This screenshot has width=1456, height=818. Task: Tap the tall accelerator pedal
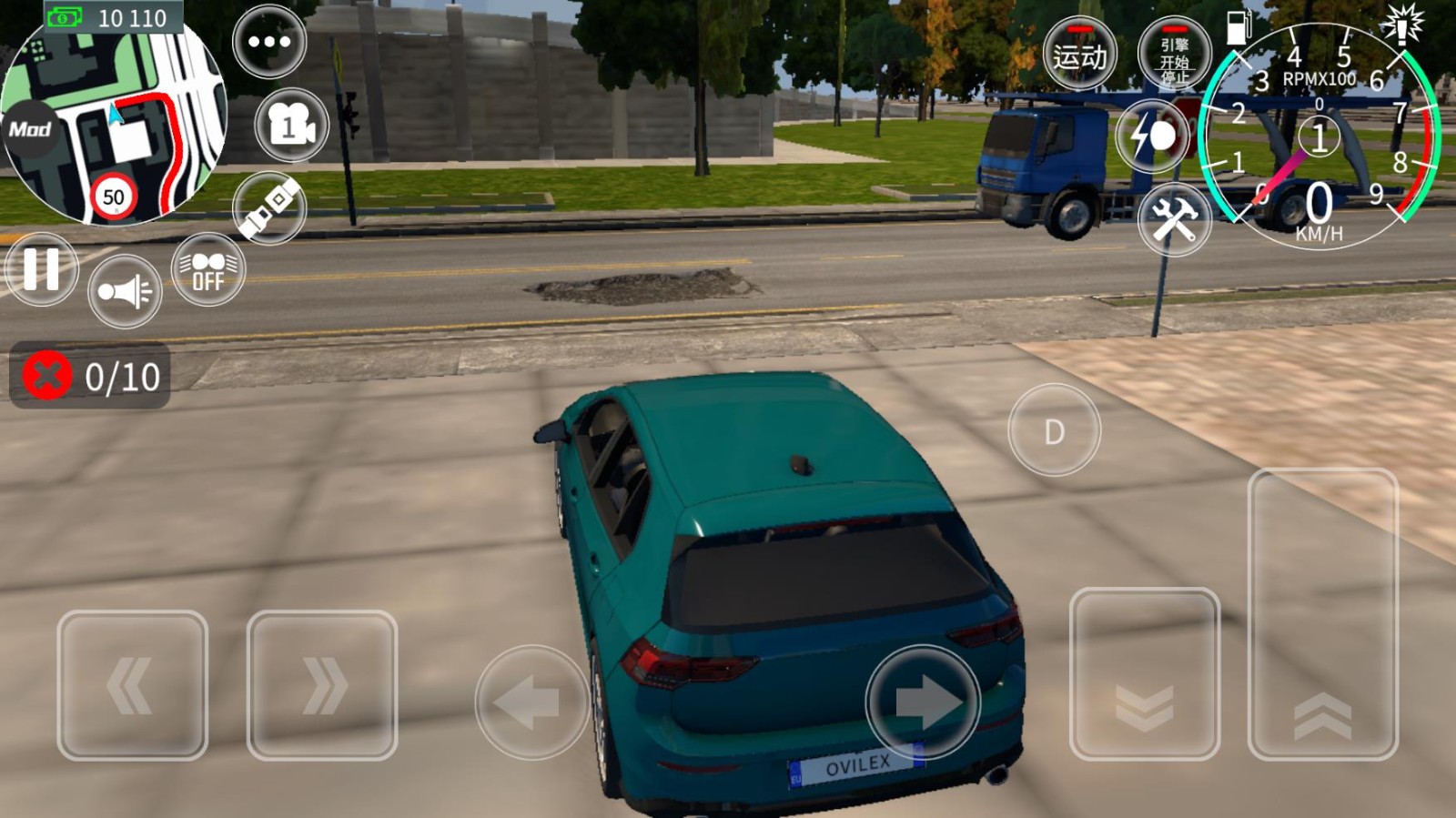pyautogui.click(x=1322, y=614)
